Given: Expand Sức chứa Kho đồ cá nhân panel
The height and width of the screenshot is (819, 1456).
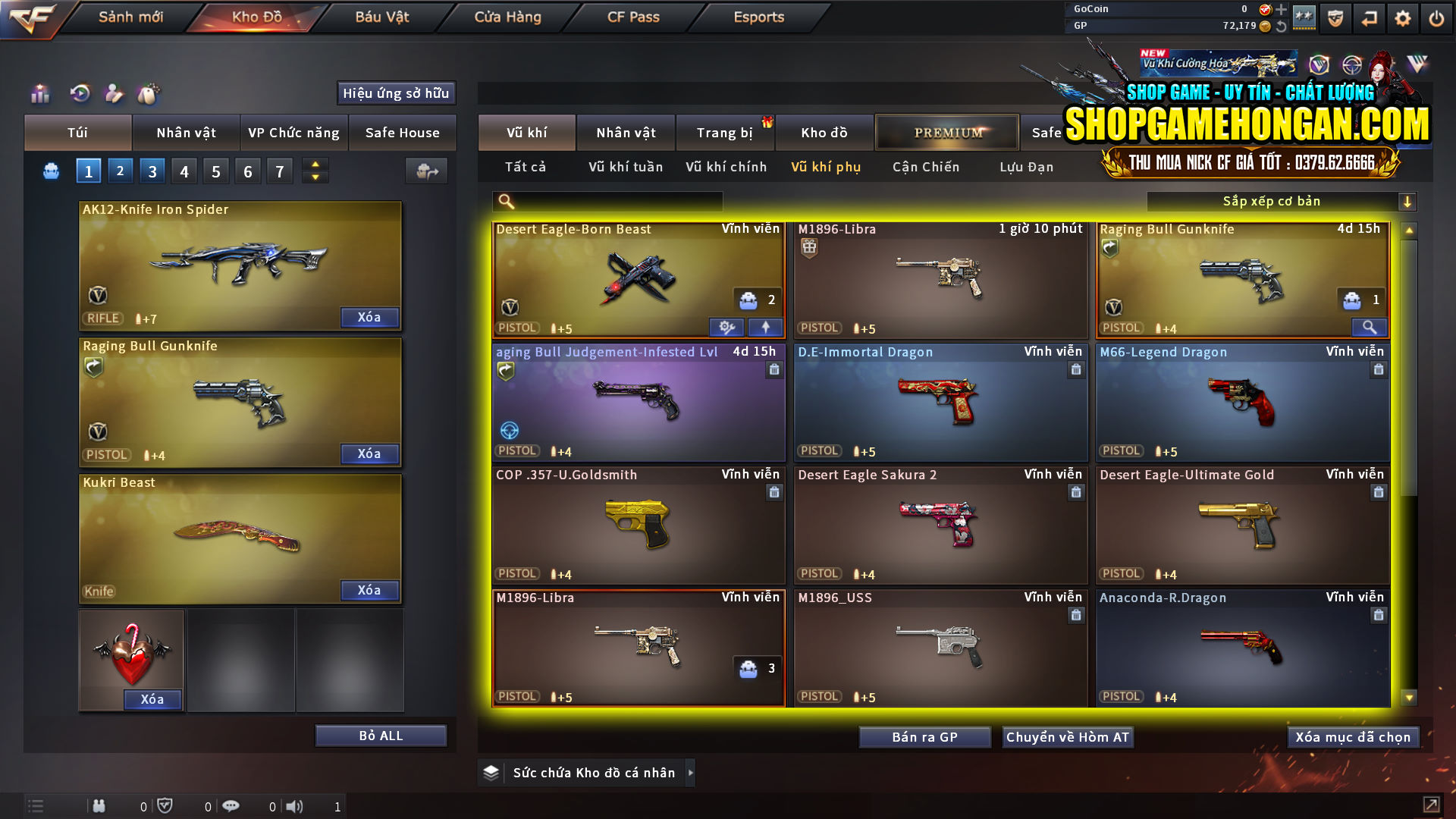Looking at the screenshot, I should pyautogui.click(x=691, y=773).
